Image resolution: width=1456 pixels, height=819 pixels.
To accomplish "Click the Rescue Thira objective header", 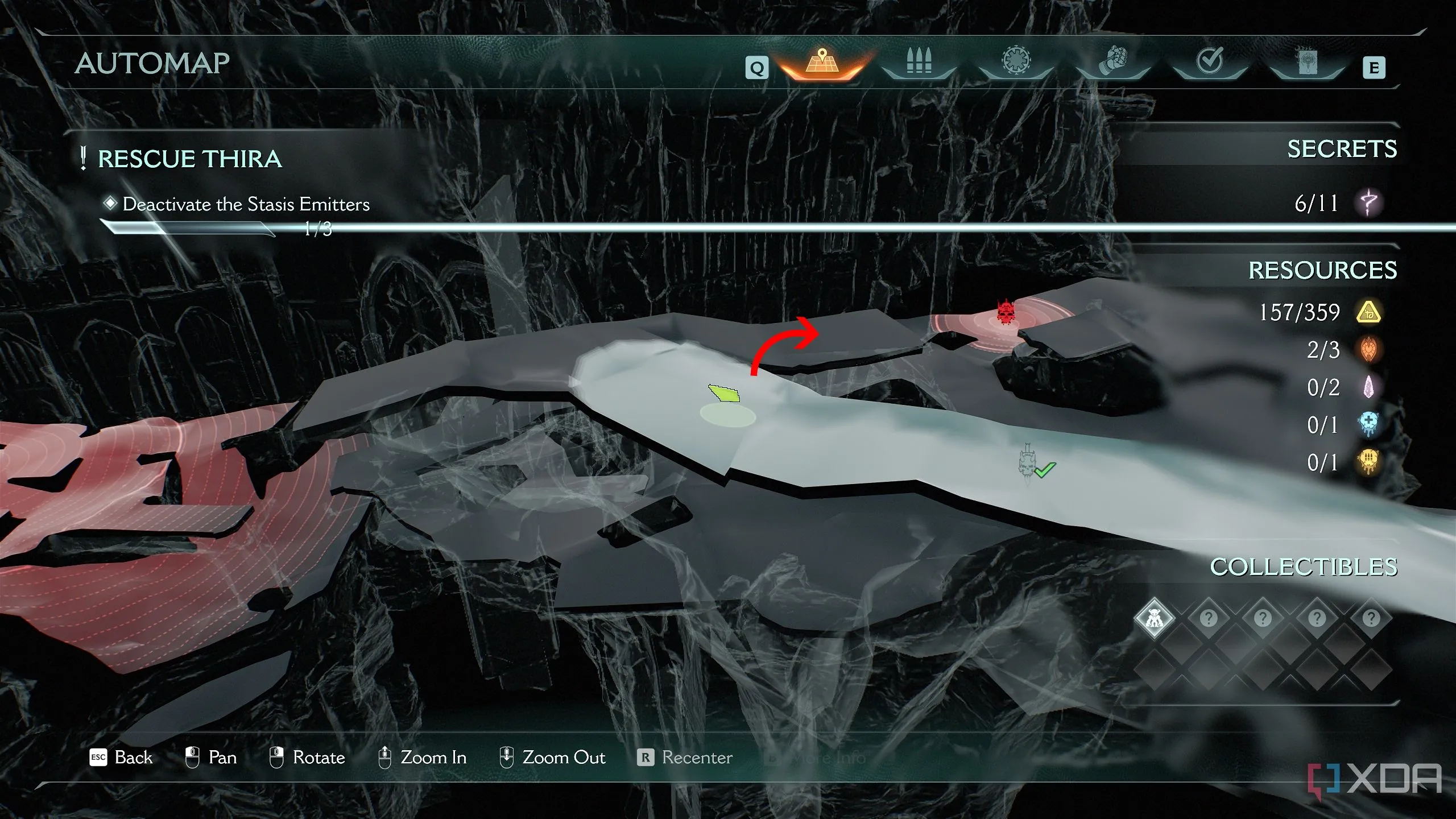I will point(189,159).
